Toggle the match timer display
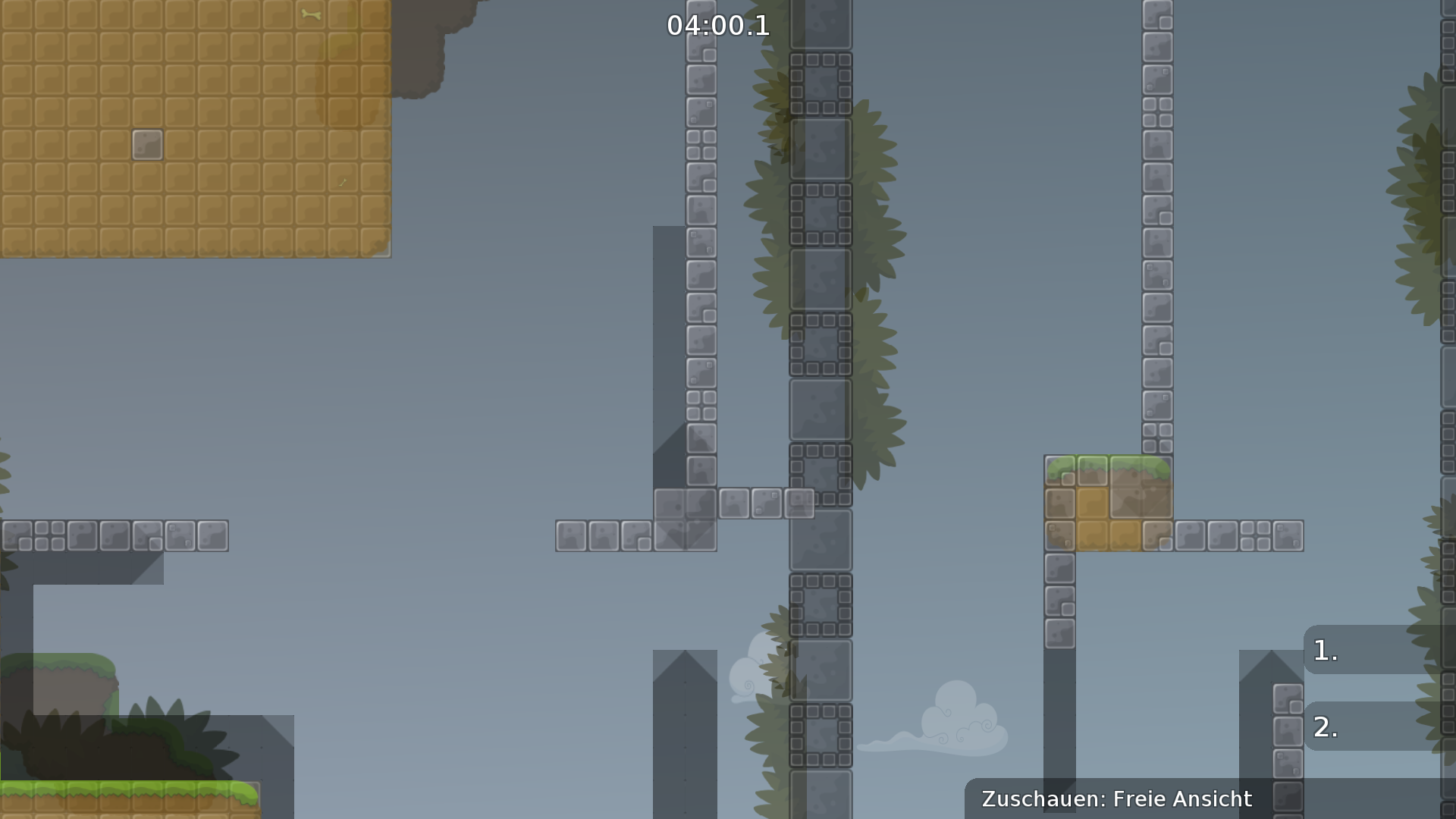Viewport: 1456px width, 819px height. click(717, 27)
